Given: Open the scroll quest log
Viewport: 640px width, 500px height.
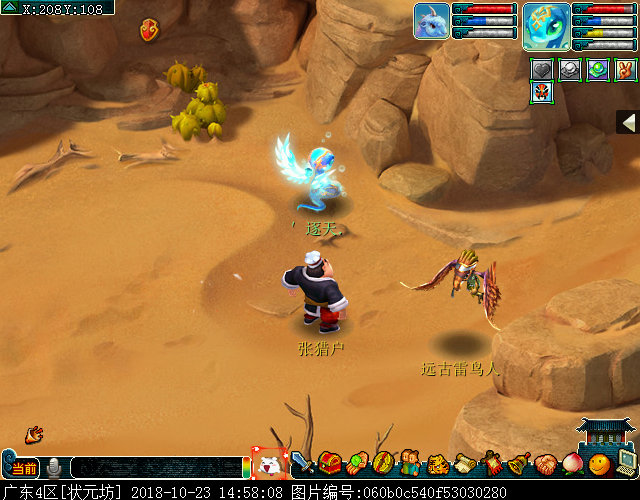Looking at the screenshot, I should [x=464, y=463].
